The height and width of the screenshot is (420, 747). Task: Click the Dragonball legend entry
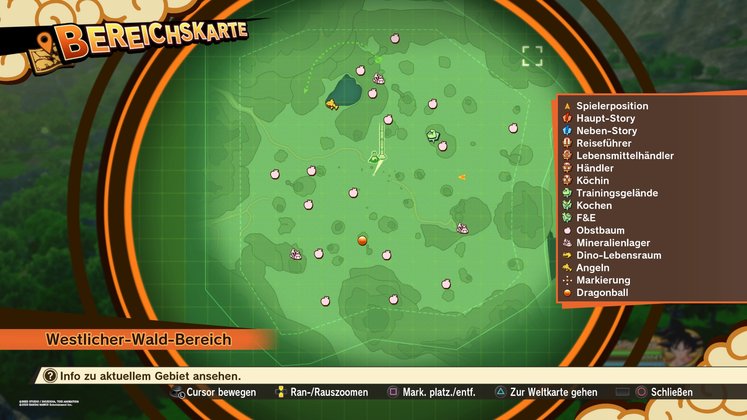coord(604,292)
